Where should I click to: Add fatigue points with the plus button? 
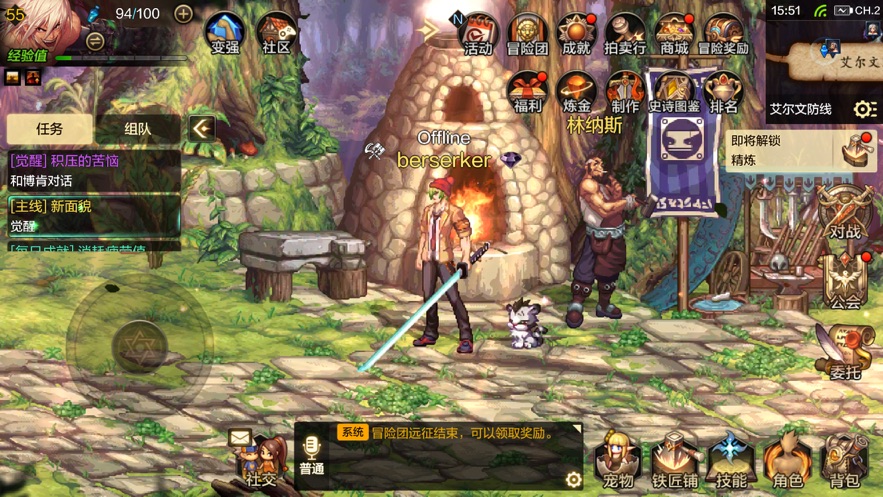183,13
